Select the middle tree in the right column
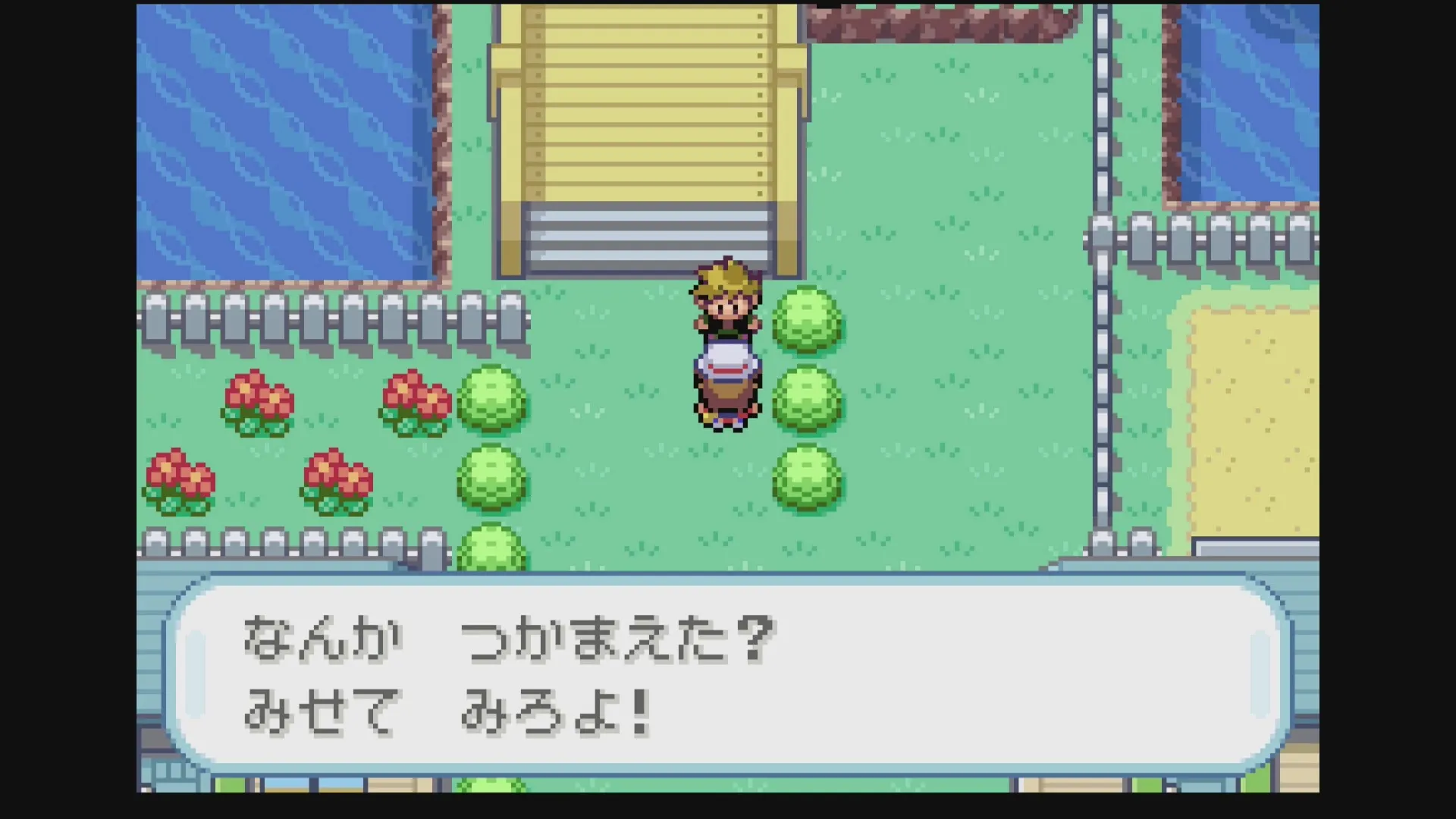Image resolution: width=1456 pixels, height=819 pixels. click(x=806, y=402)
